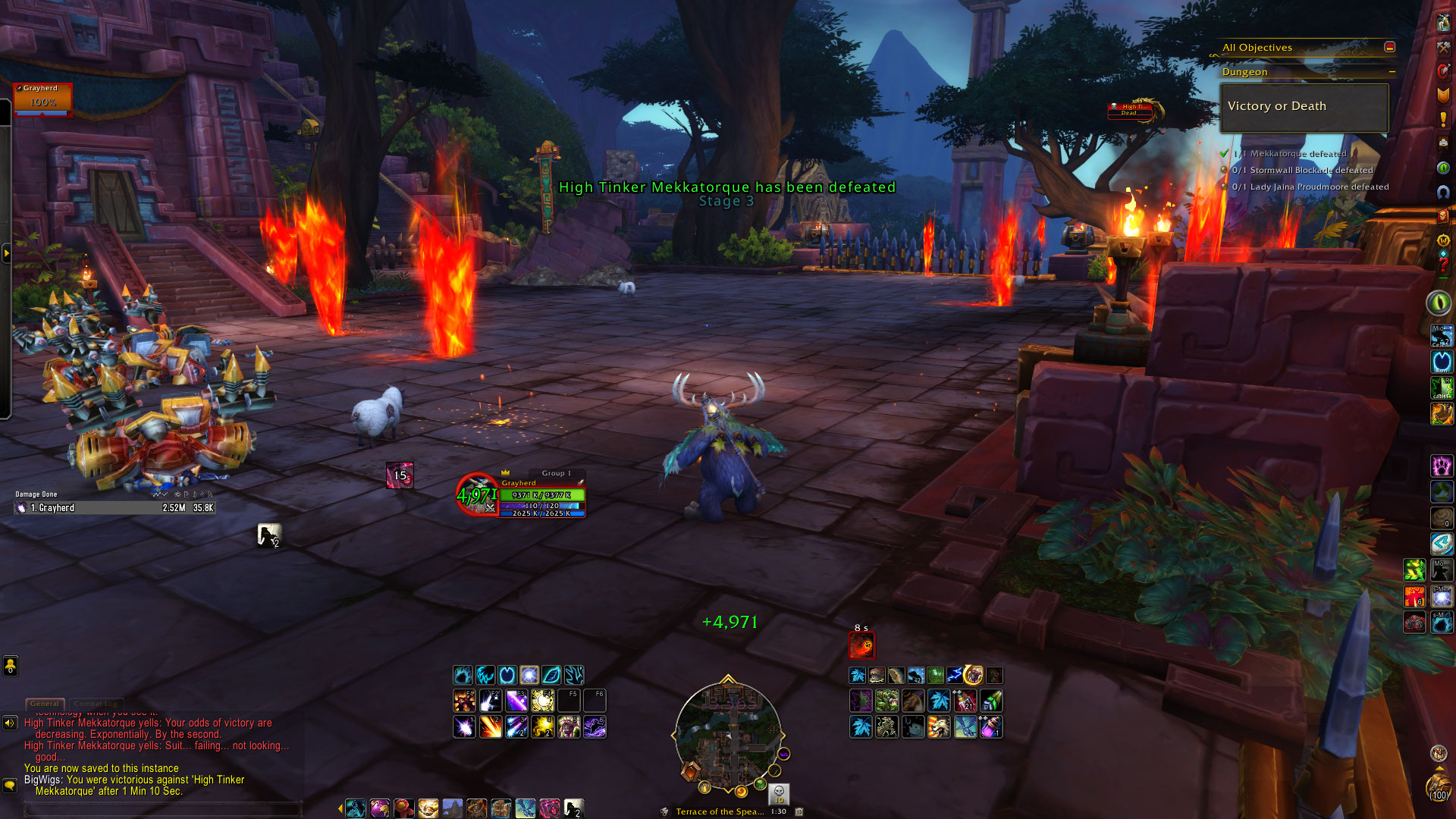Image resolution: width=1456 pixels, height=819 pixels.
Task: Open the minimap
Action: (x=728, y=736)
